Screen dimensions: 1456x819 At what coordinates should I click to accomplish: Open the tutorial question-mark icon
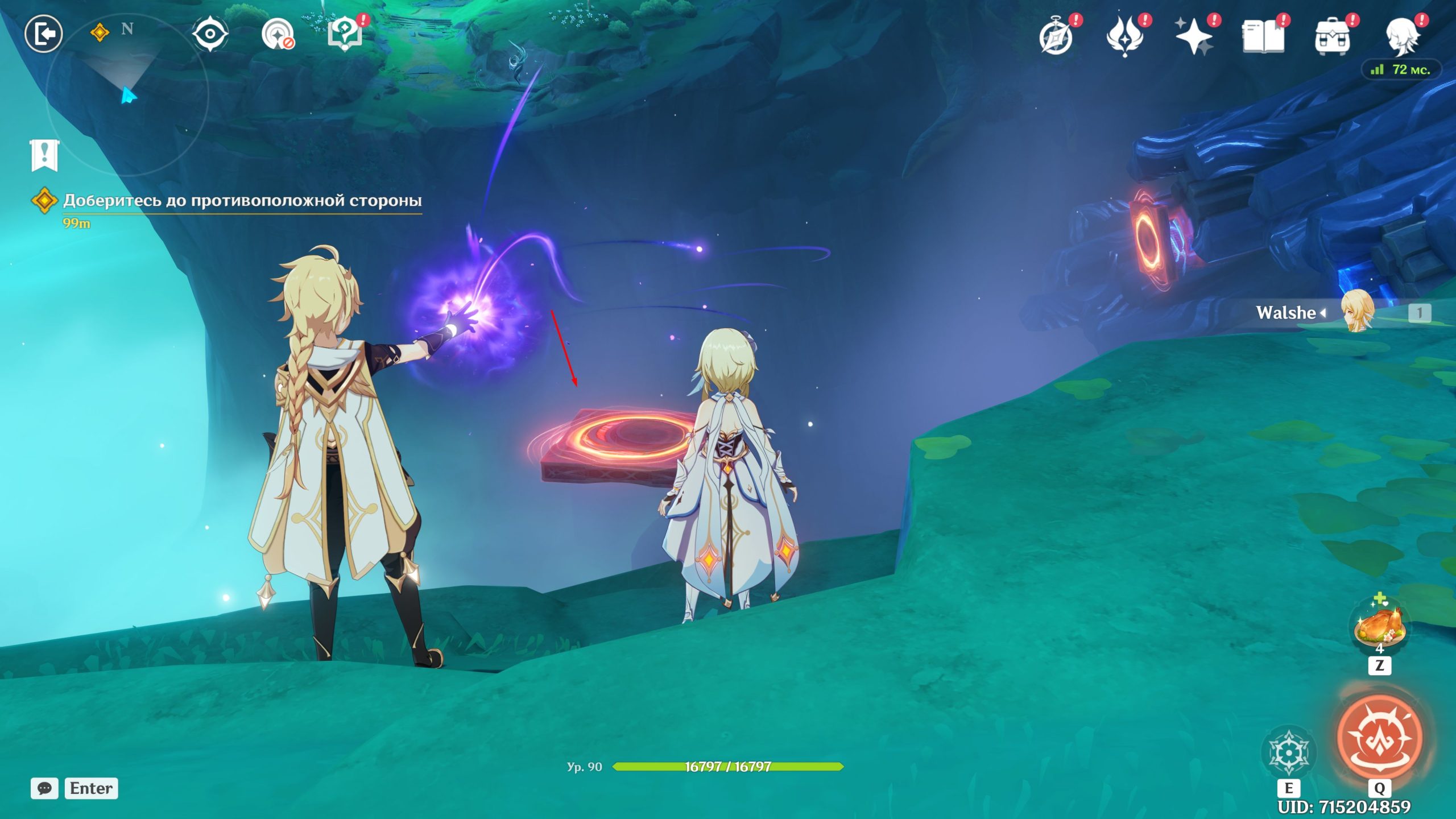345,35
